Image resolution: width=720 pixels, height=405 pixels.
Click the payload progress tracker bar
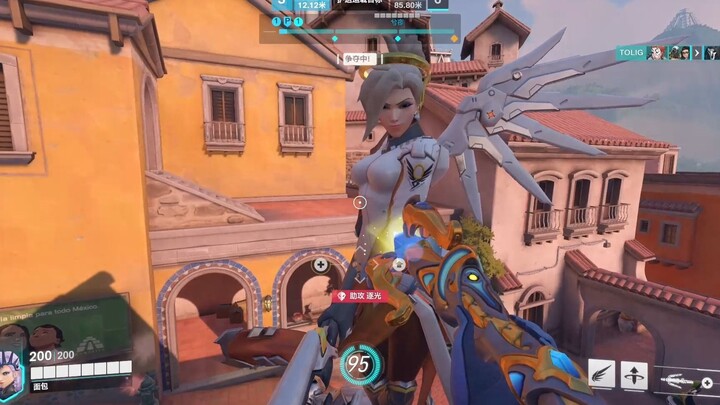pyautogui.click(x=365, y=31)
